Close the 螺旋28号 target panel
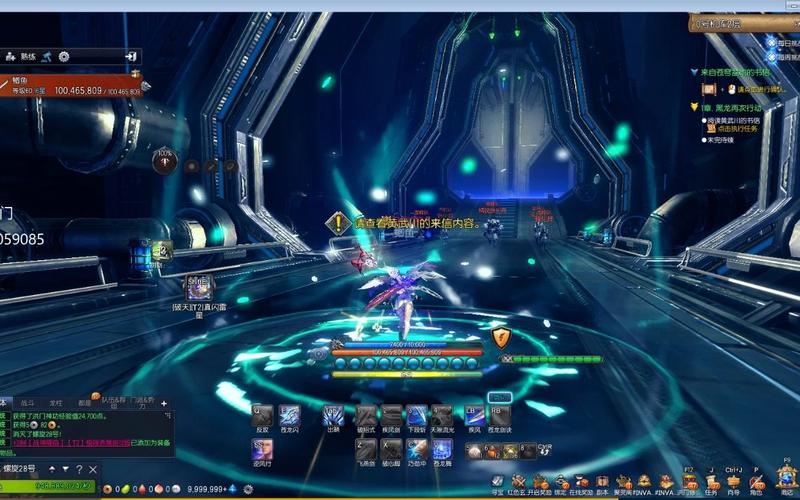This screenshot has height=500, width=800. coord(91,468)
